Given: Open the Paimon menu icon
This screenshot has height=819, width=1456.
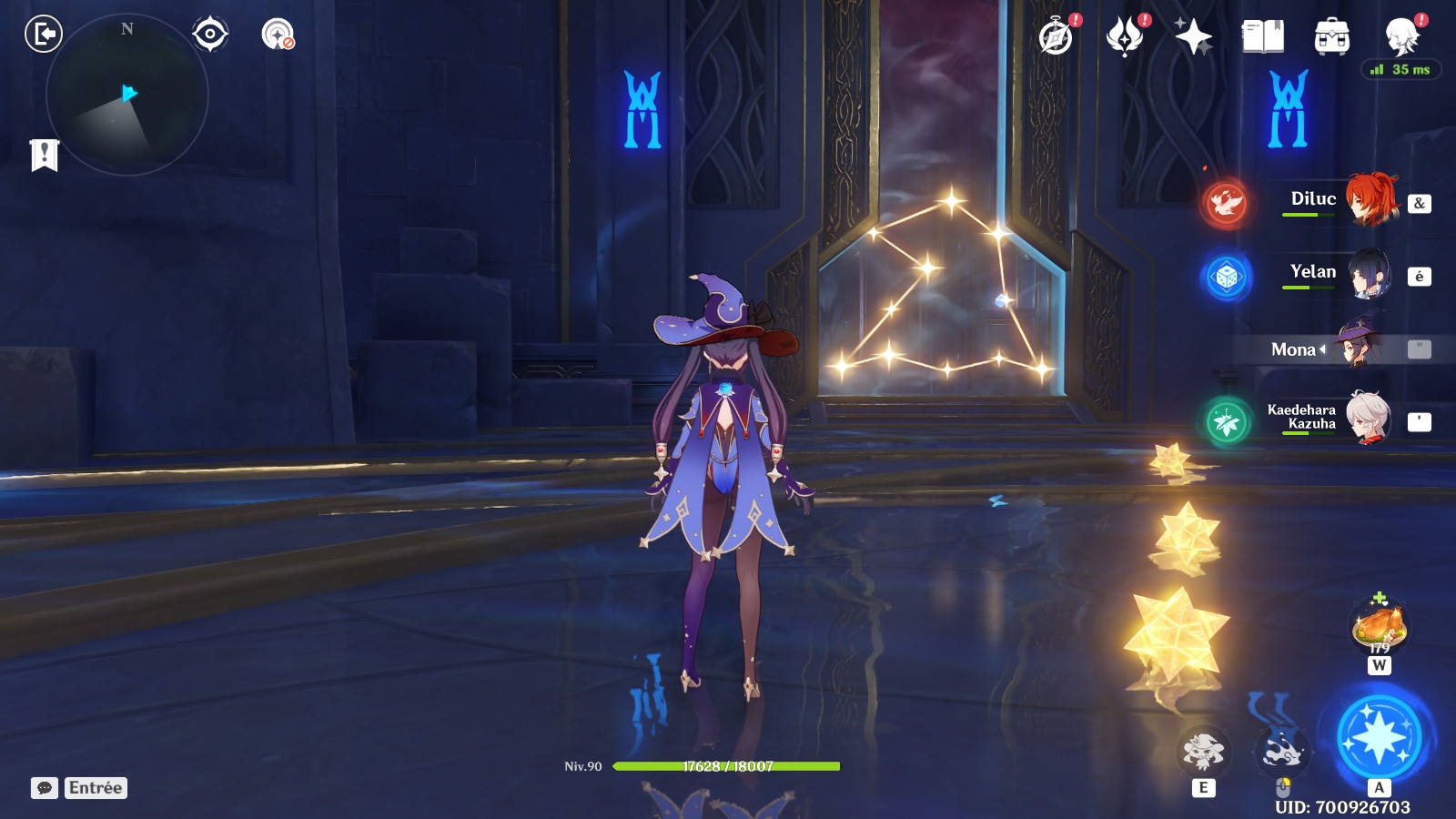Looking at the screenshot, I should 1401,37.
